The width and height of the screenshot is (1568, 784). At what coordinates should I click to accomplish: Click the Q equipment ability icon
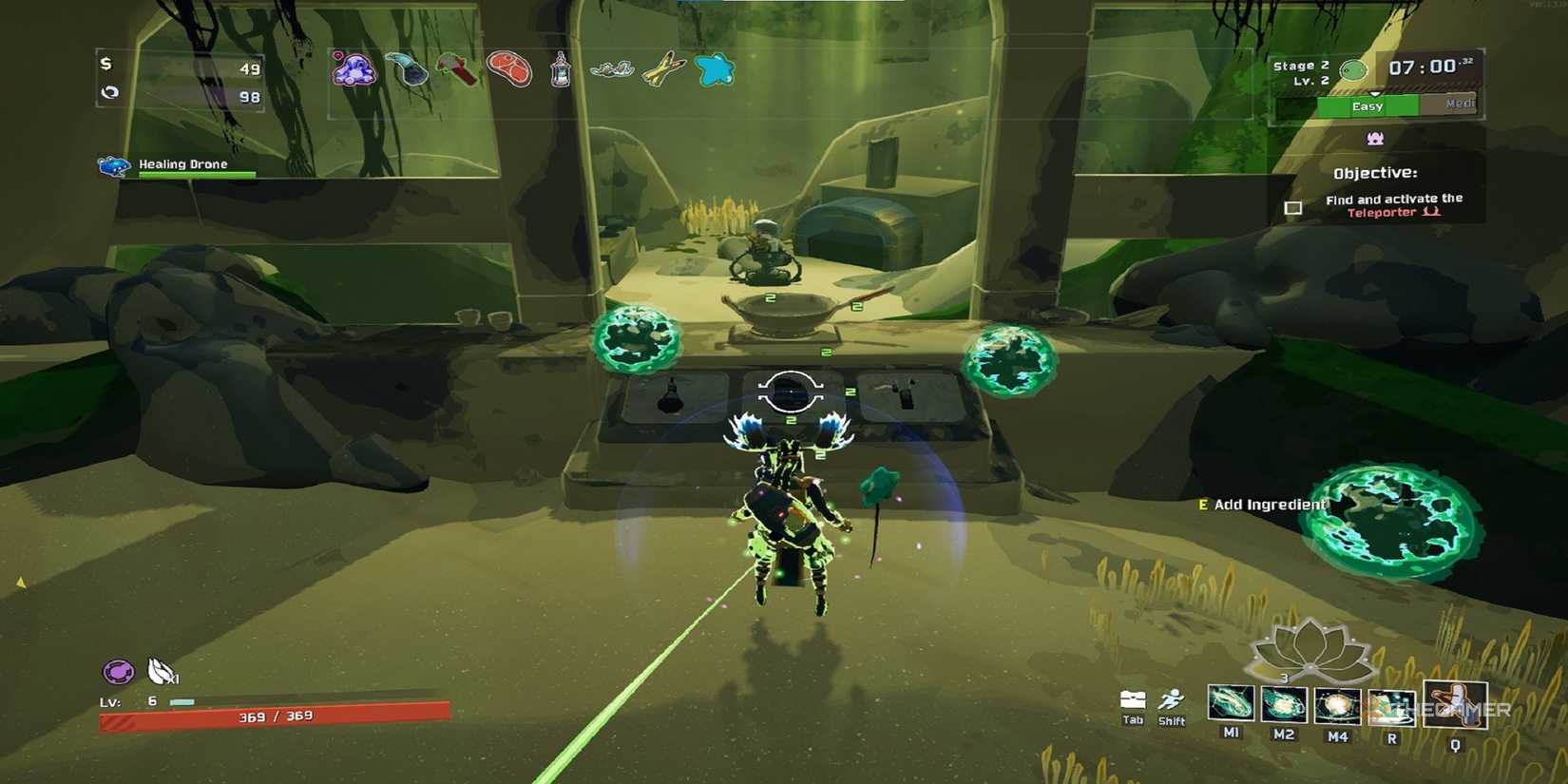(x=1454, y=704)
